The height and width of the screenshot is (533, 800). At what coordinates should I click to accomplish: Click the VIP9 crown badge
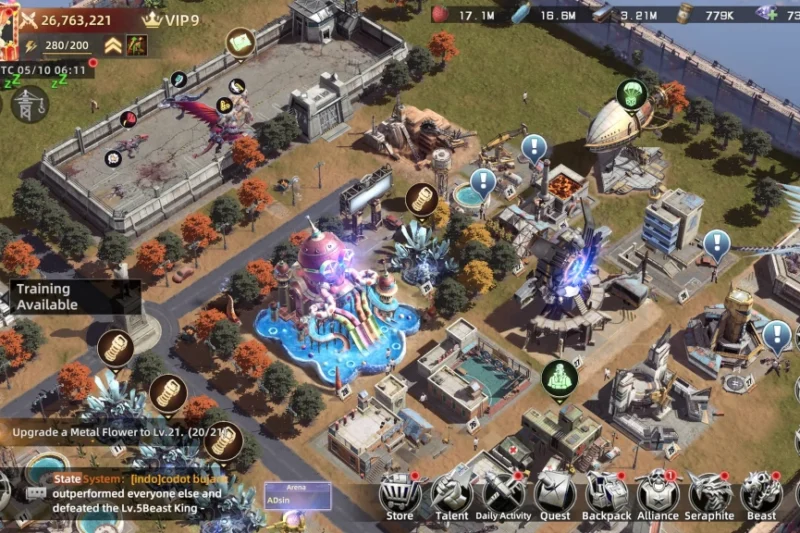click(168, 19)
